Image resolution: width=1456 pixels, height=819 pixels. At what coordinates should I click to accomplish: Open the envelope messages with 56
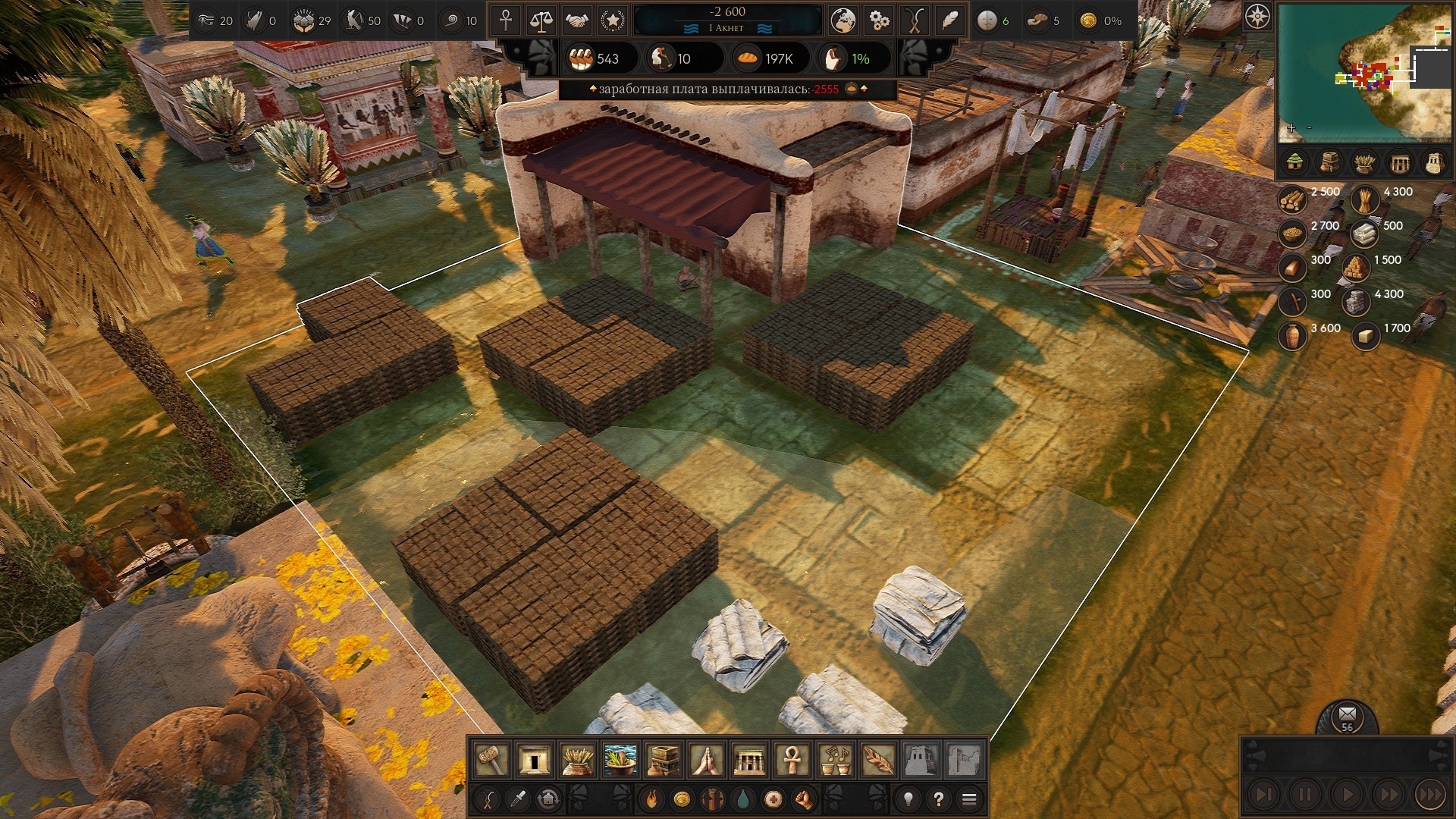click(x=1347, y=716)
